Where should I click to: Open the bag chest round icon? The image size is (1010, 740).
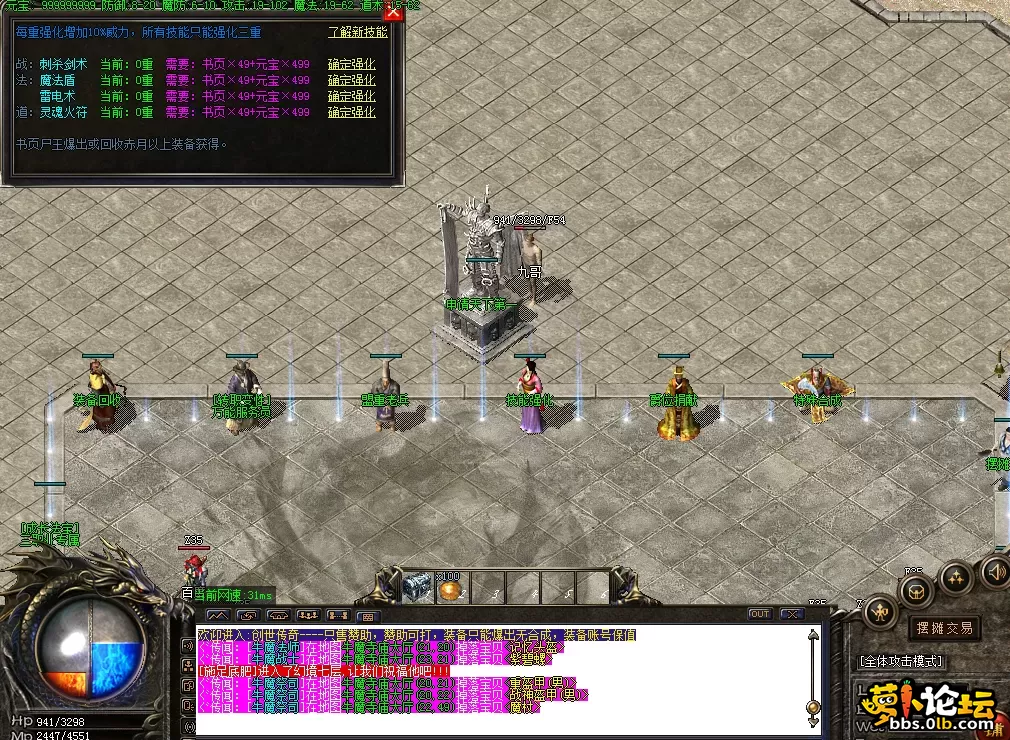pos(916,590)
